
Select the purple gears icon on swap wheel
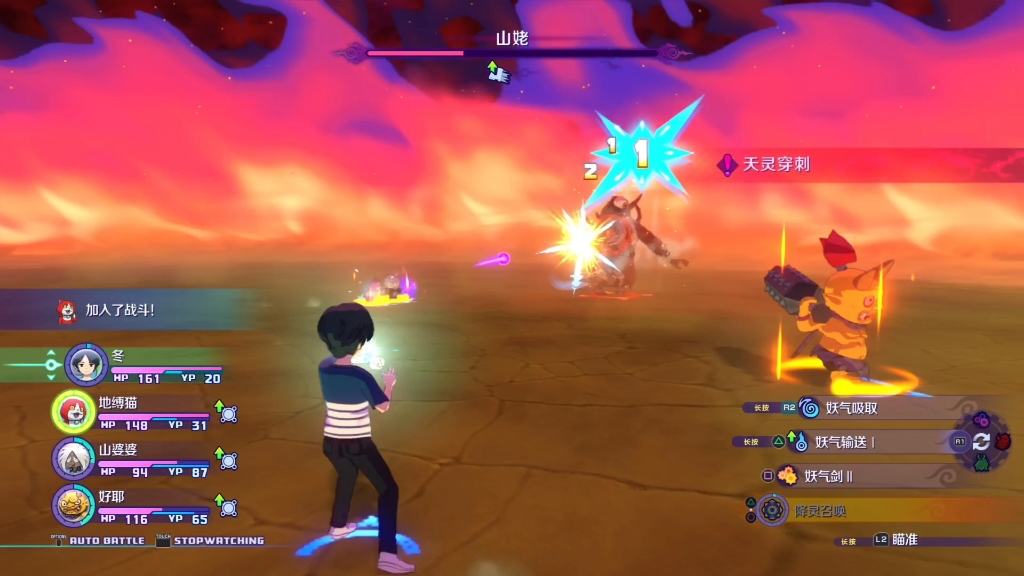981,419
